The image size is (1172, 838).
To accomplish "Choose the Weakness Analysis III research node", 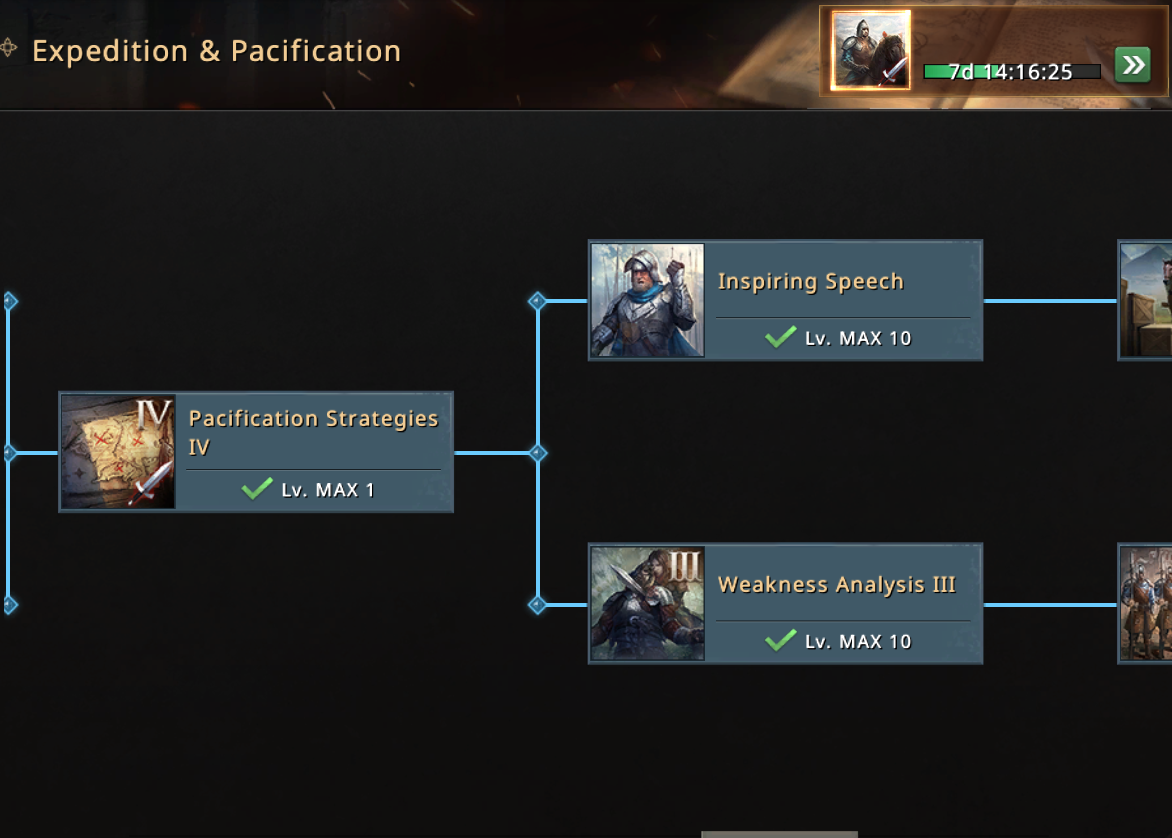I will point(785,603).
